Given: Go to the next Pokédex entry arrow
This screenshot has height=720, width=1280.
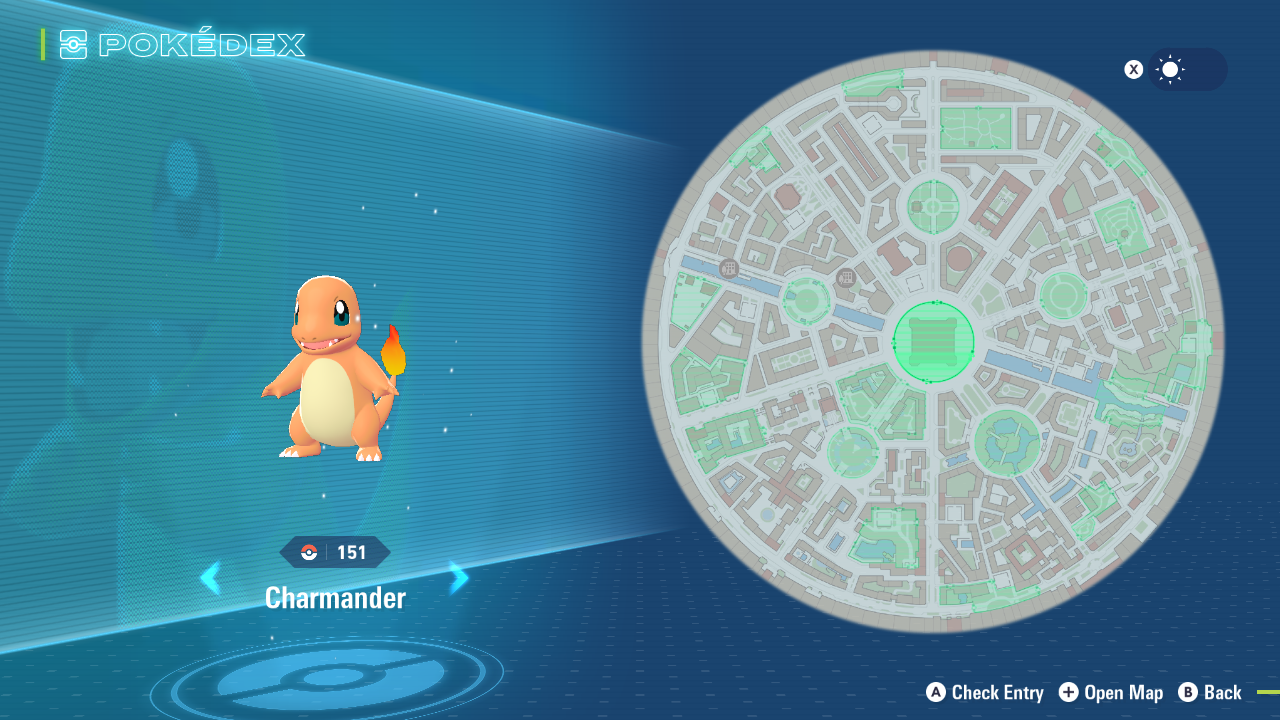Looking at the screenshot, I should pyautogui.click(x=459, y=578).
